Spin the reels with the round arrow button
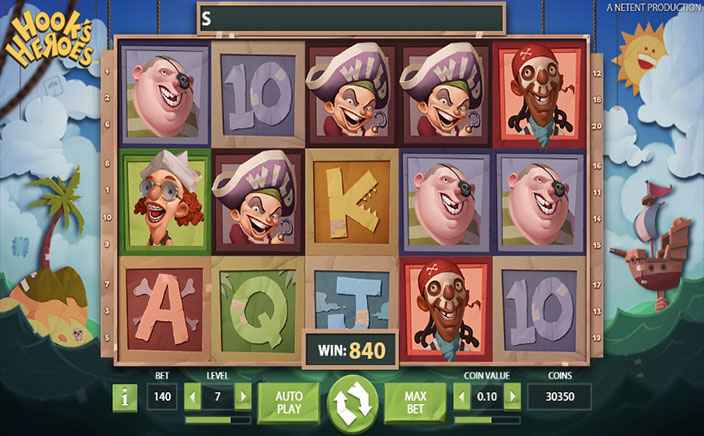The image size is (704, 436). pos(353,401)
